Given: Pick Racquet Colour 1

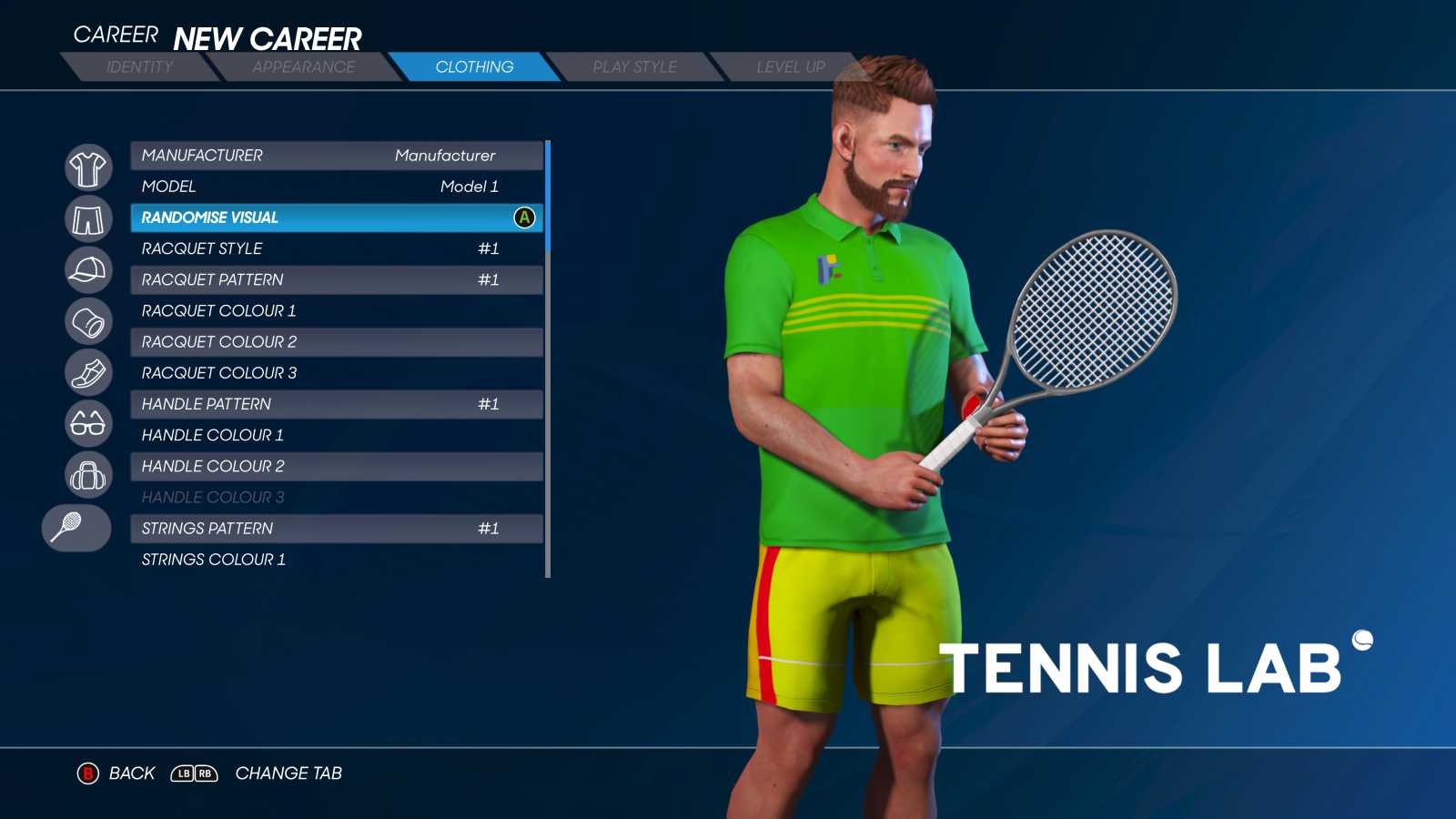Looking at the screenshot, I should (337, 310).
